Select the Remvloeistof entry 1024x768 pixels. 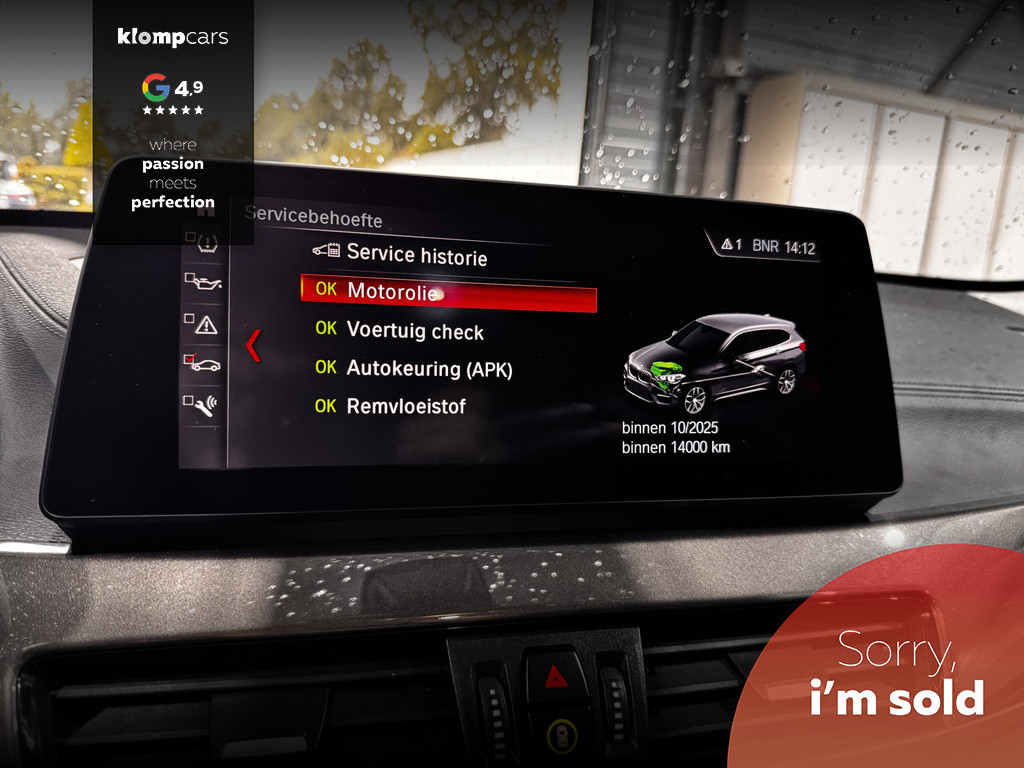click(405, 406)
